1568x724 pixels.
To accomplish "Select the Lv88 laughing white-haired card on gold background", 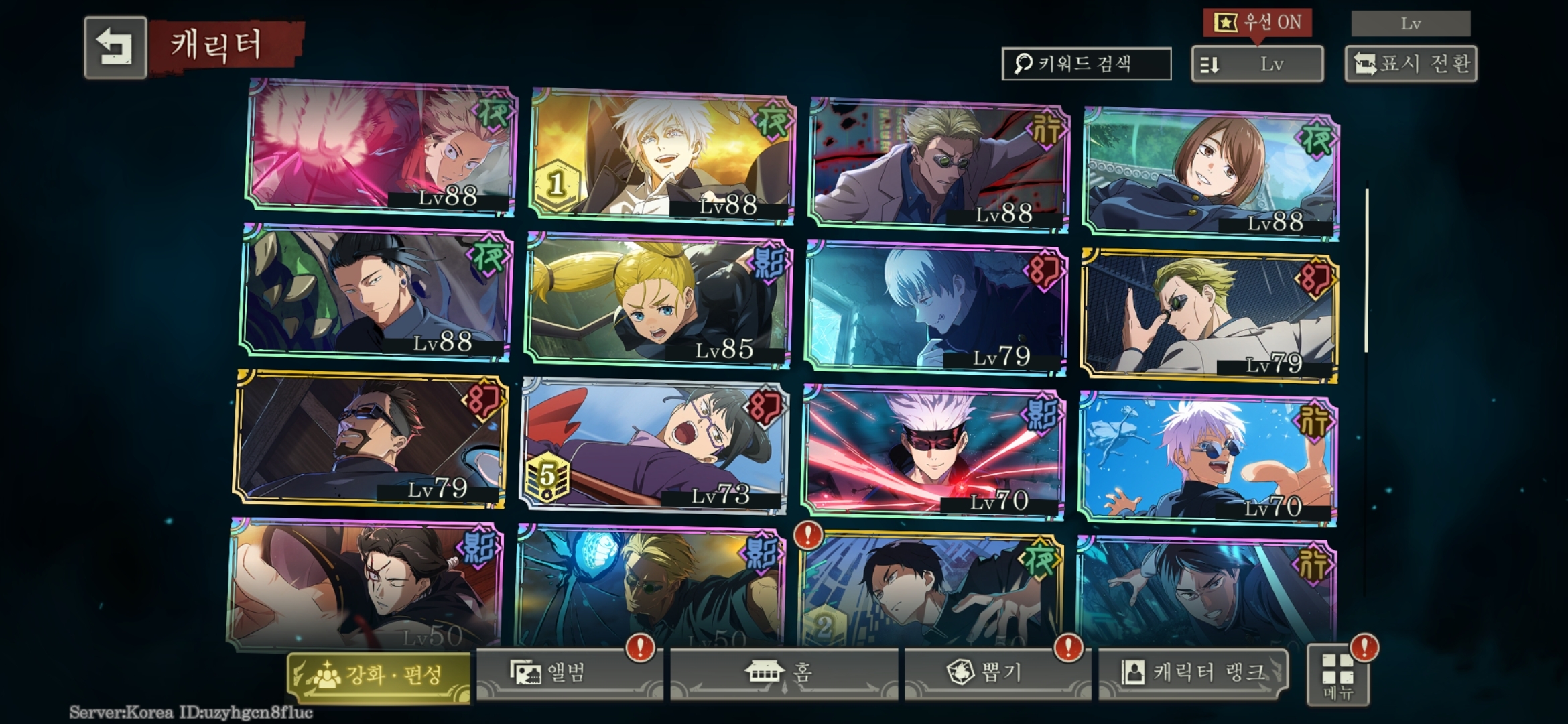I will coord(662,156).
